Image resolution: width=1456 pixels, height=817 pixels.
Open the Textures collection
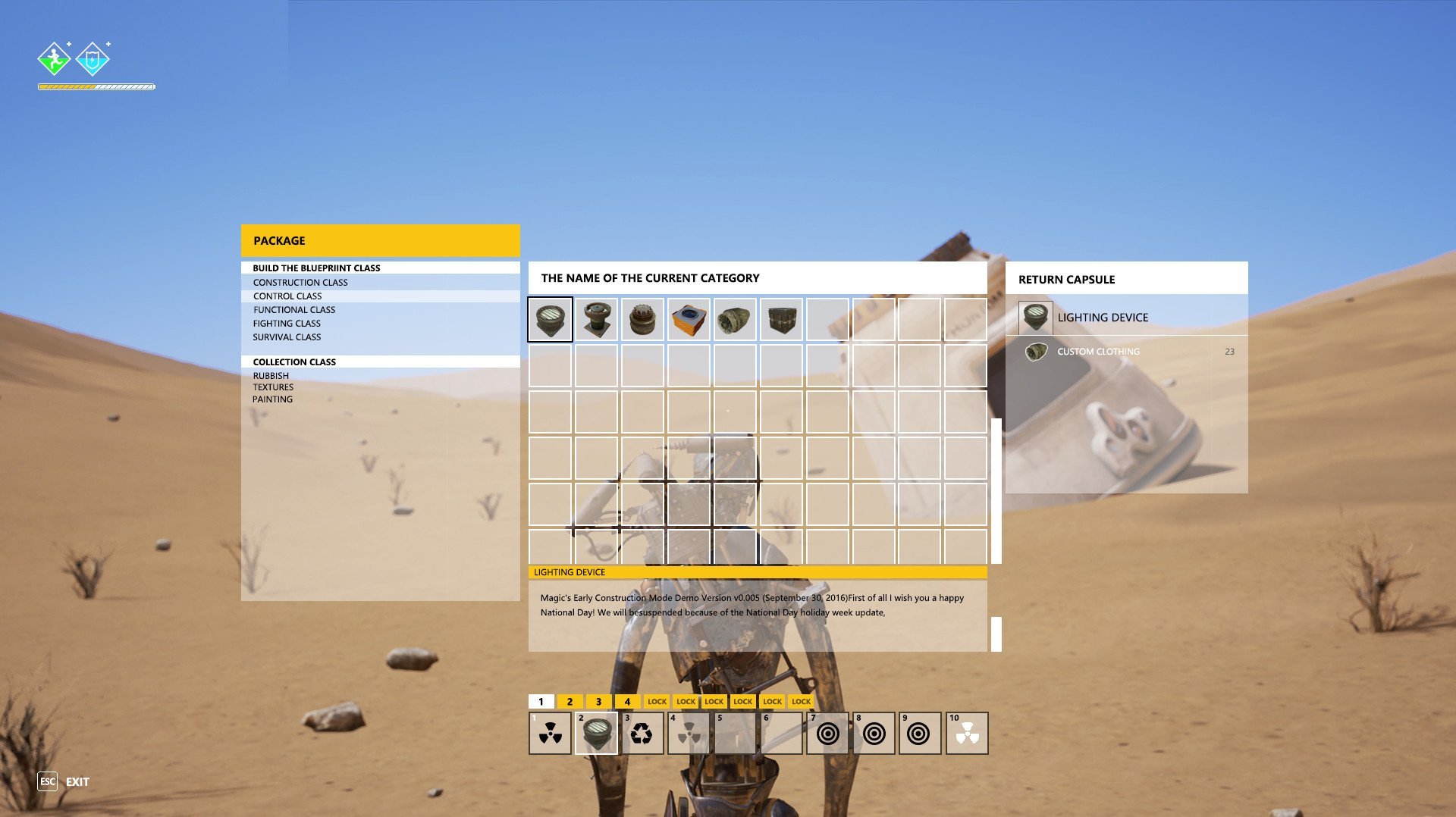[x=273, y=387]
